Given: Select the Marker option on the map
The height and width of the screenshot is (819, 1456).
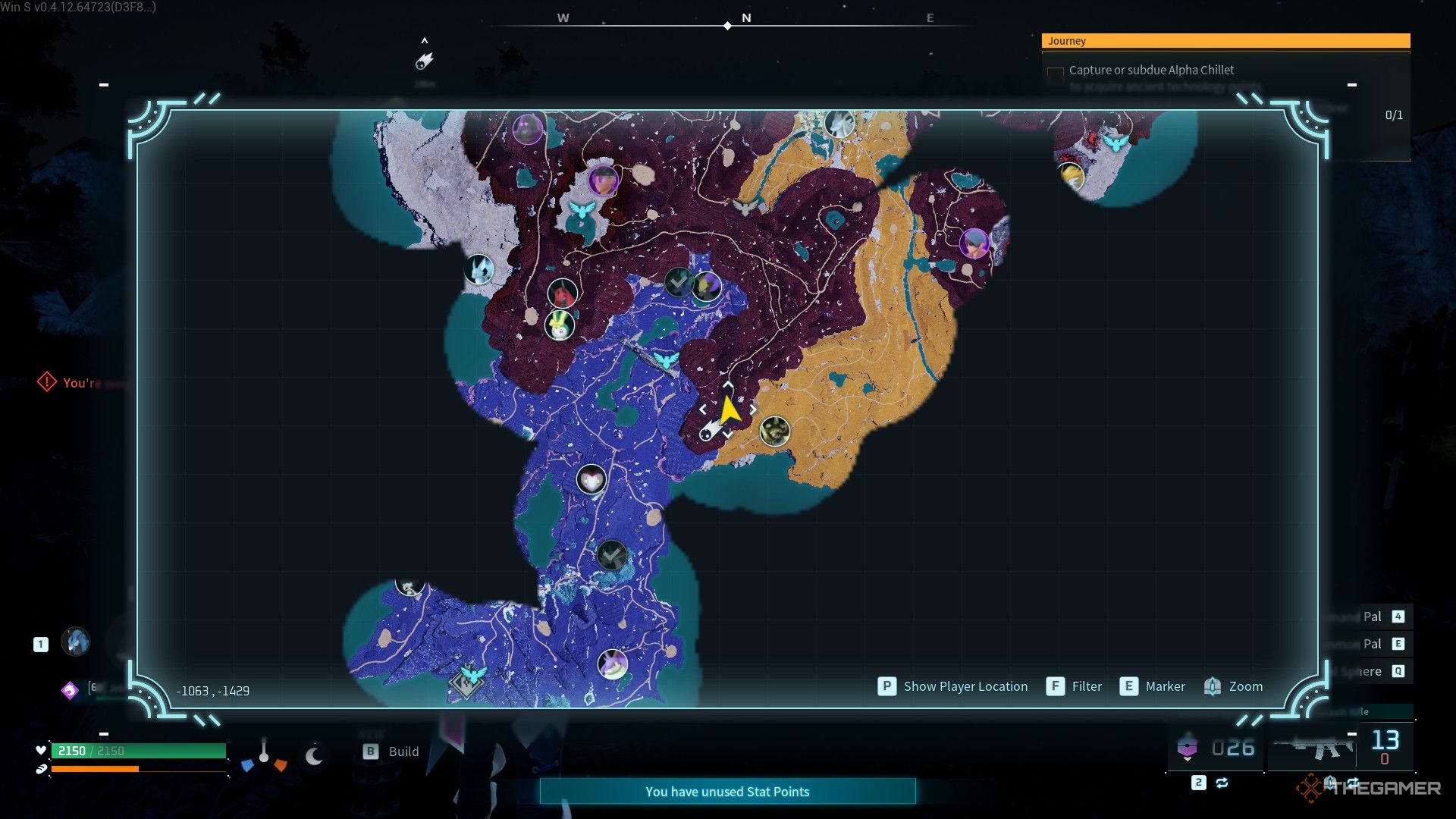Looking at the screenshot, I should tap(1153, 686).
